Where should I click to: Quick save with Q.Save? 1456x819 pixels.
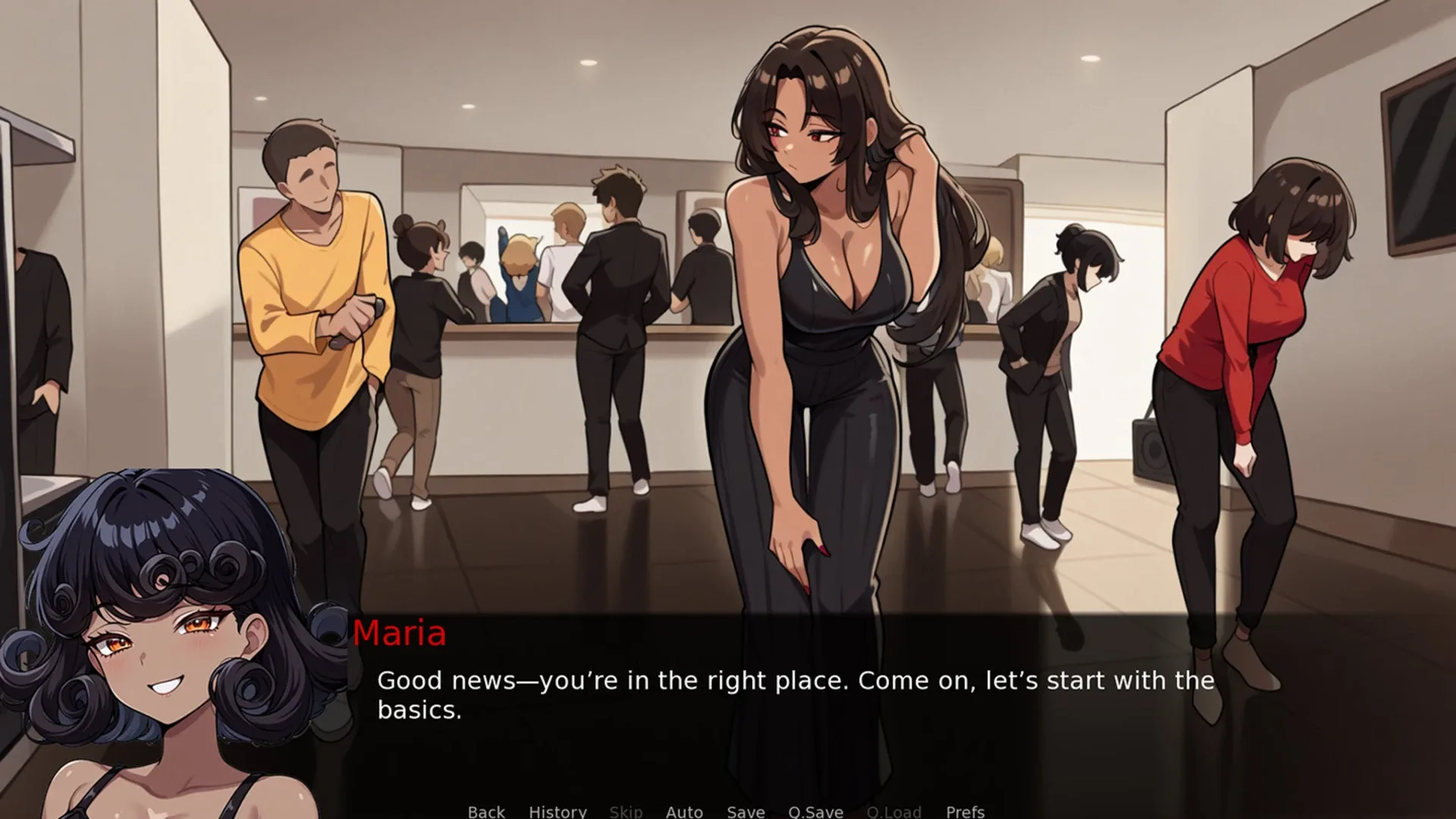coord(815,811)
